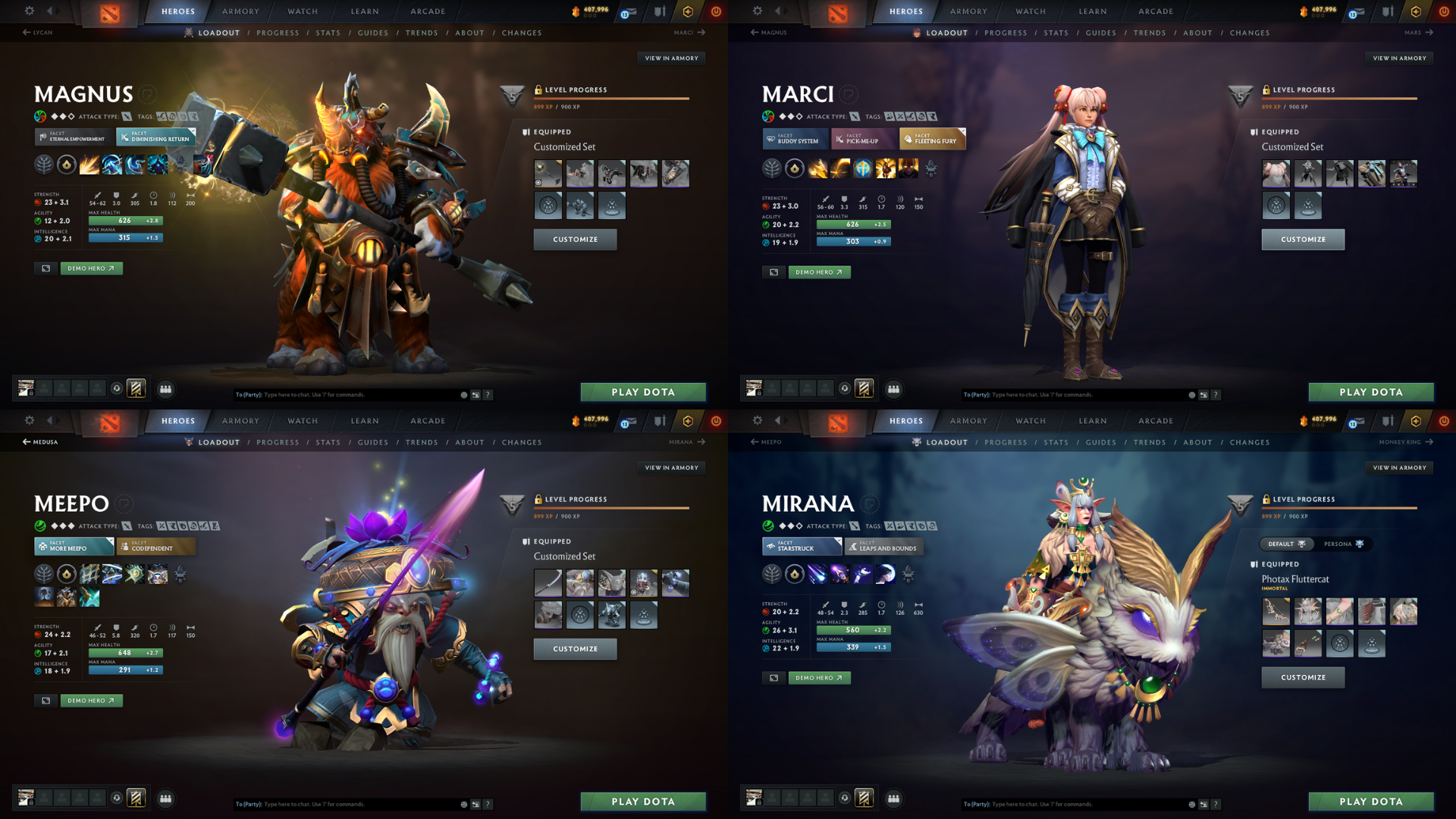1456x819 pixels.
Task: Open DEMO HERO for Meepo
Action: [91, 701]
